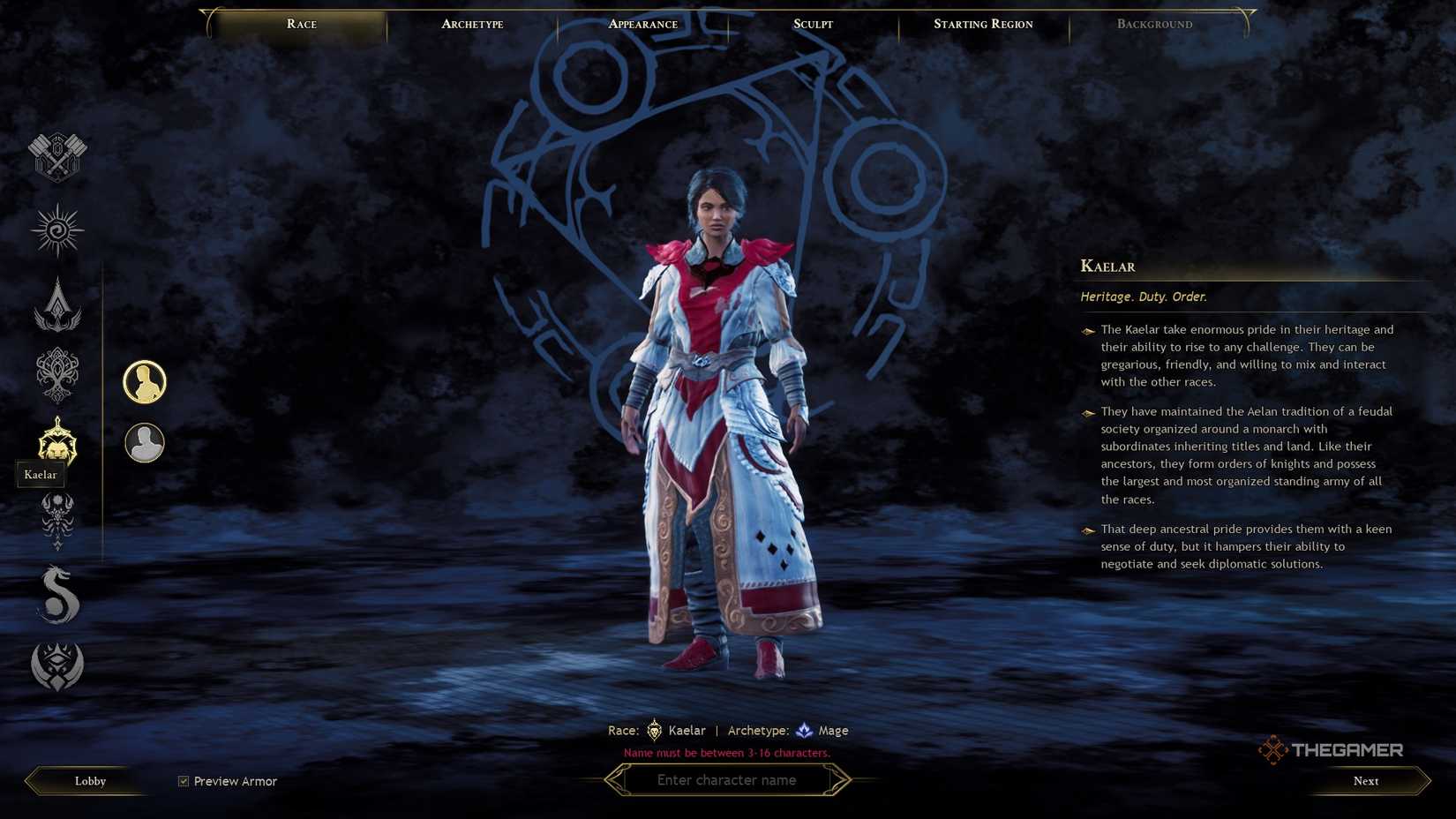Click the highlighted Kaelar lion icon

pos(56,447)
